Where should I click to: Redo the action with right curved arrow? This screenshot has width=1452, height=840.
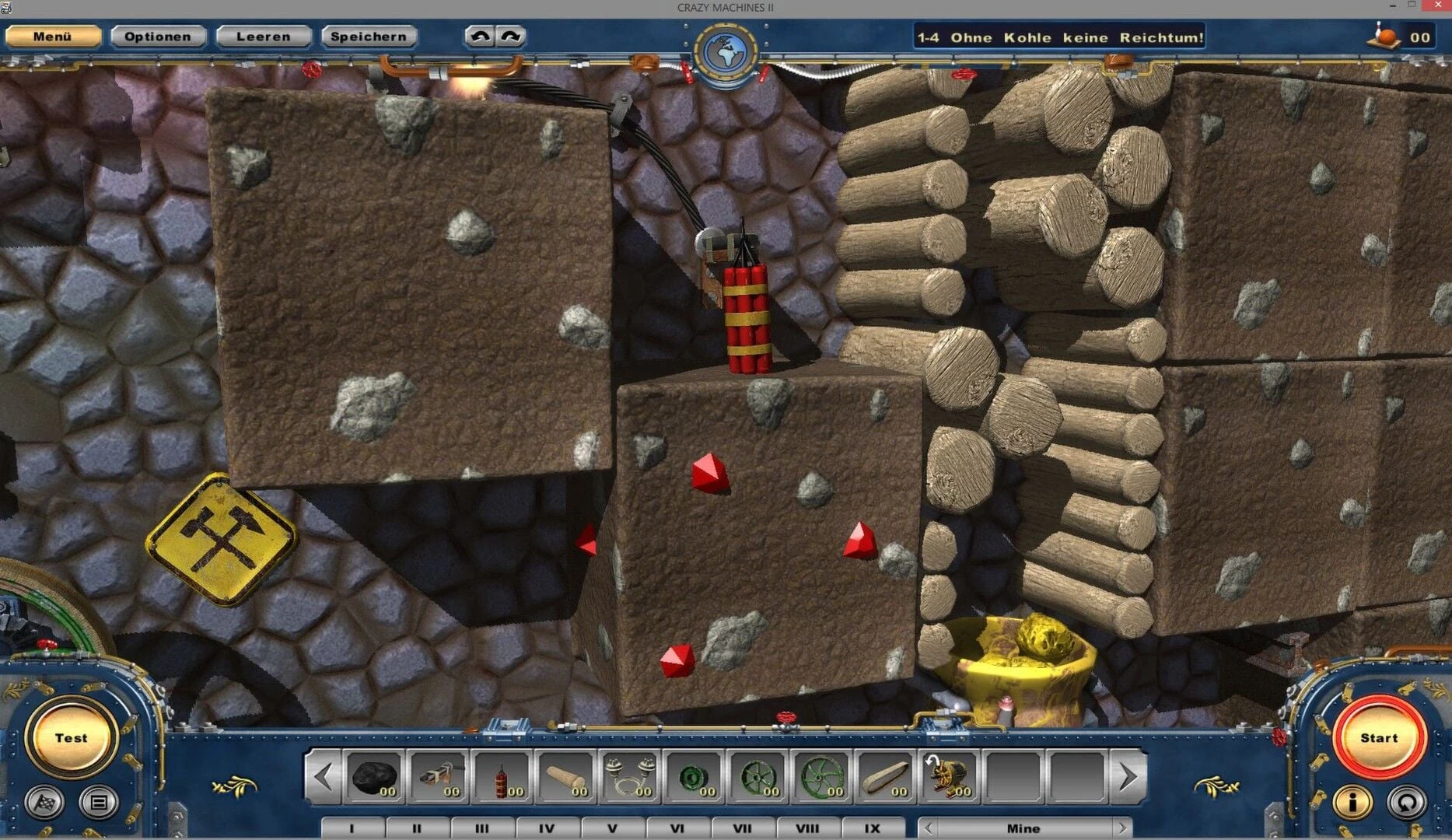(x=511, y=37)
